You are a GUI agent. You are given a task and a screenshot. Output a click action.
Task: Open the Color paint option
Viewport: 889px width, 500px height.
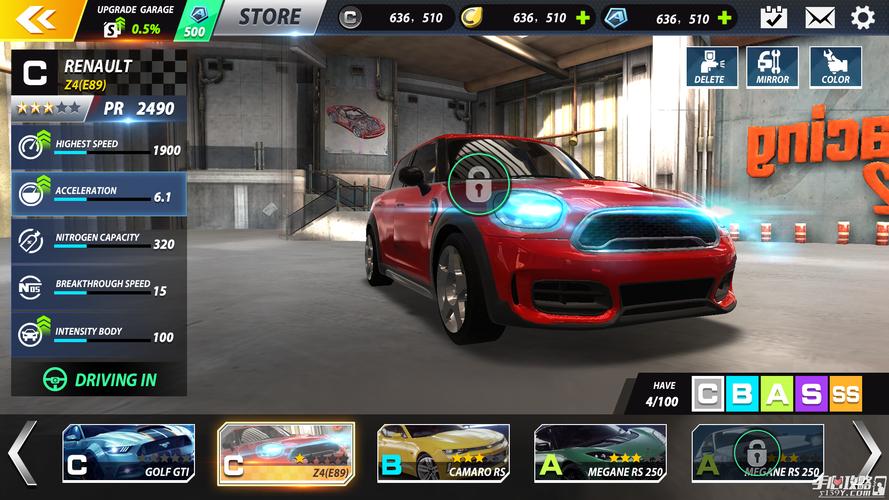pos(835,67)
